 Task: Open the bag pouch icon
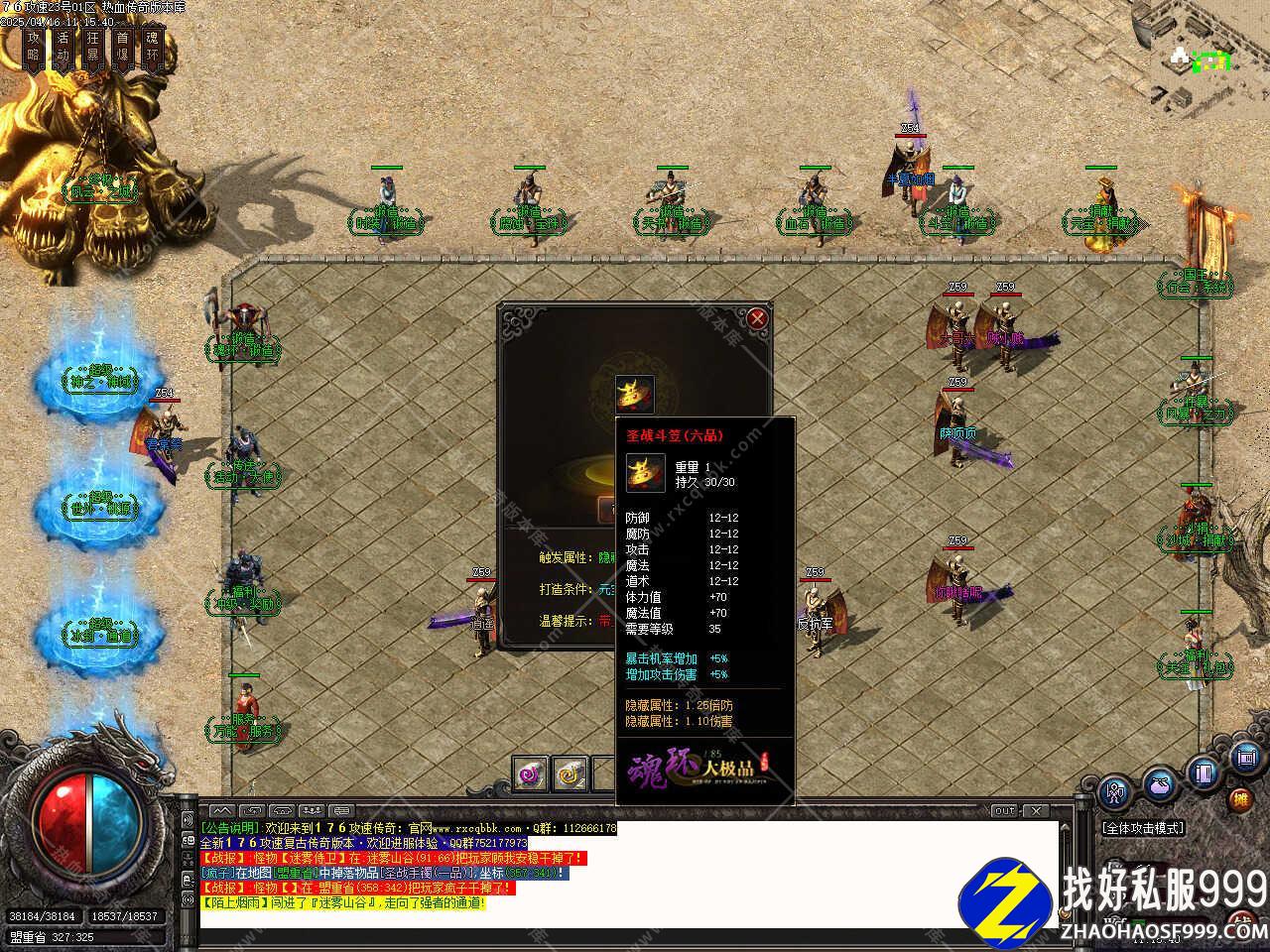pyautogui.click(x=1159, y=783)
